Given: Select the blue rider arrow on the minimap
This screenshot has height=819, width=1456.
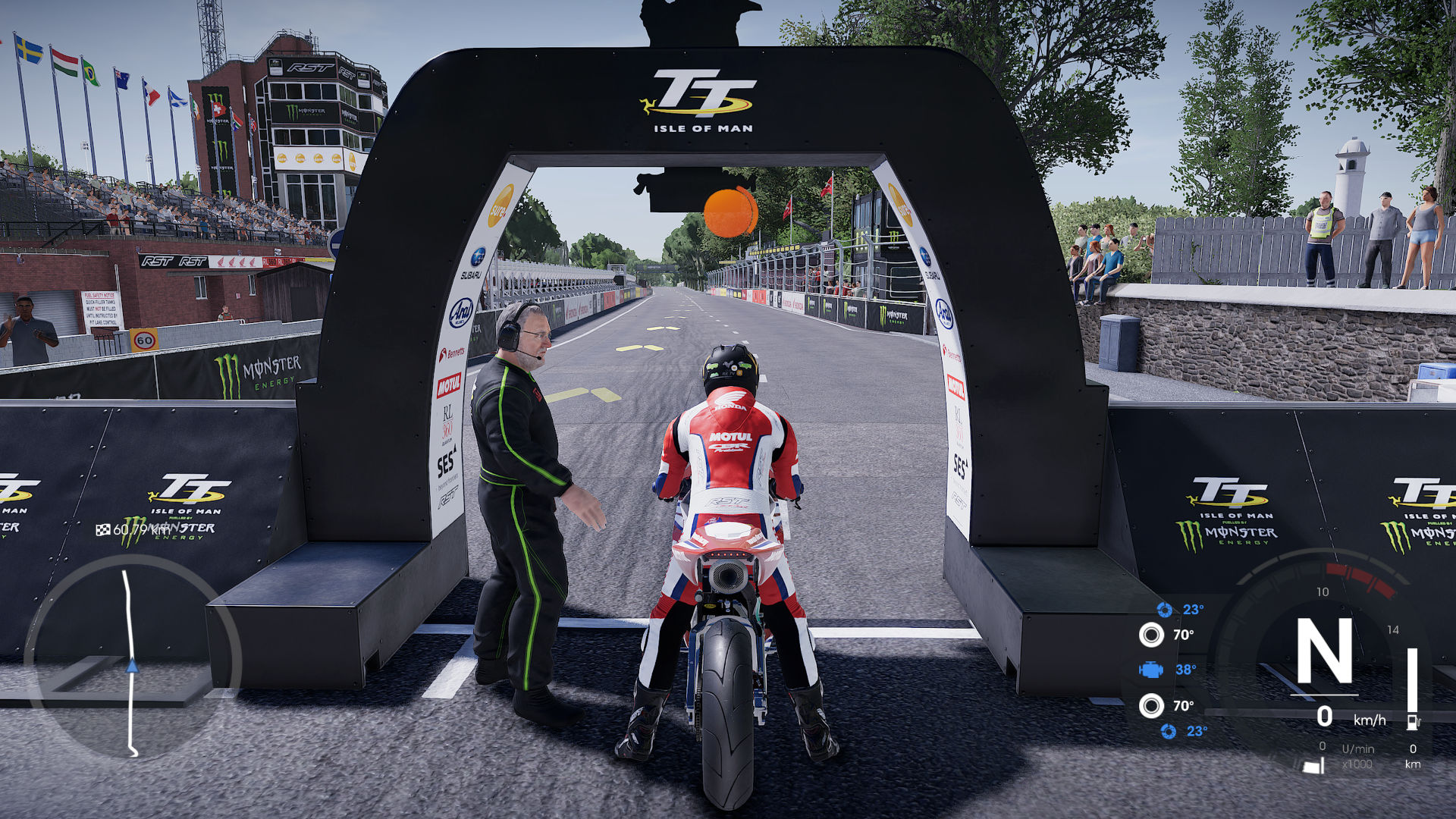Looking at the screenshot, I should point(133,667).
